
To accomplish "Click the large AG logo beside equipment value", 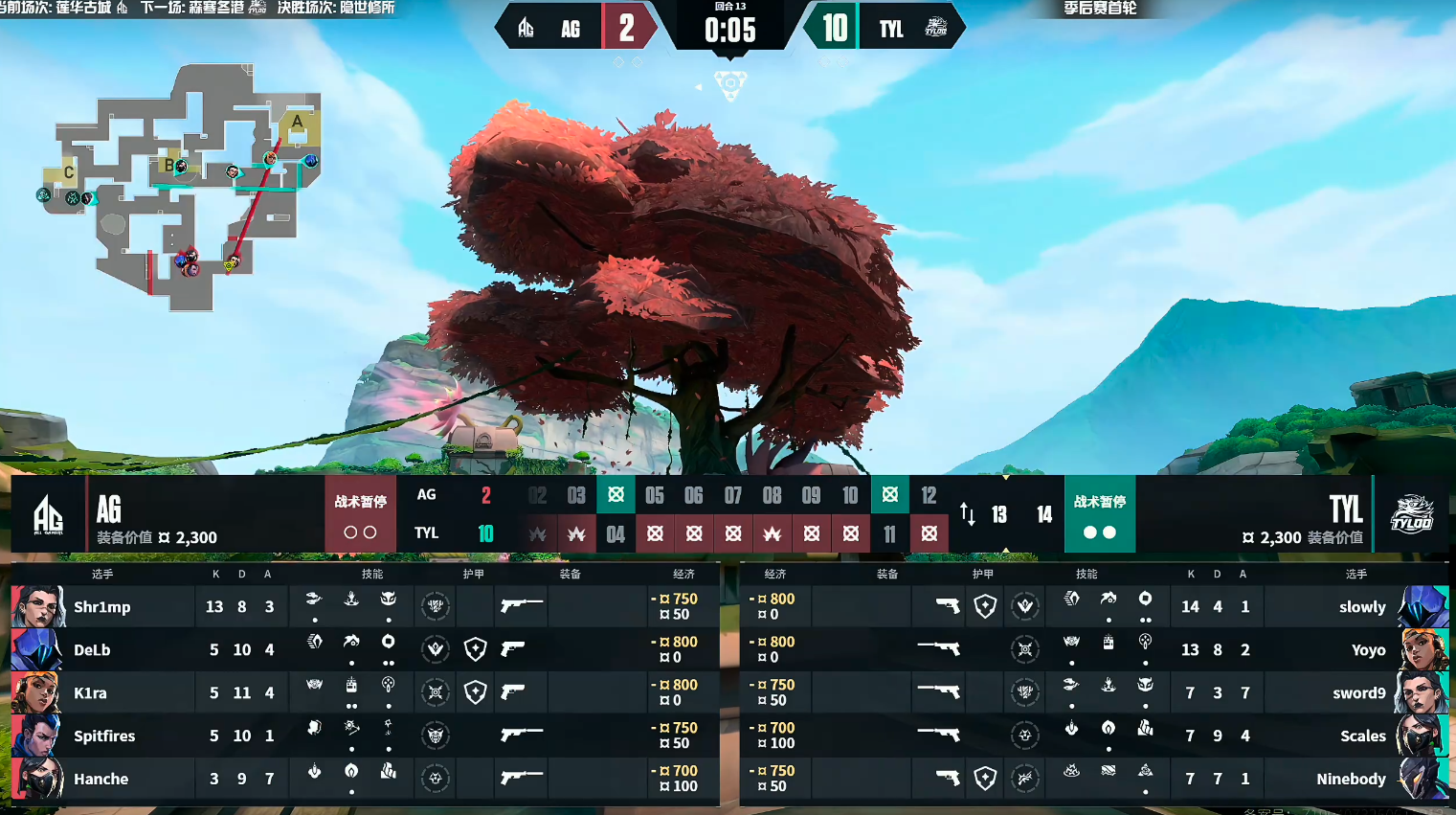I will point(48,514).
